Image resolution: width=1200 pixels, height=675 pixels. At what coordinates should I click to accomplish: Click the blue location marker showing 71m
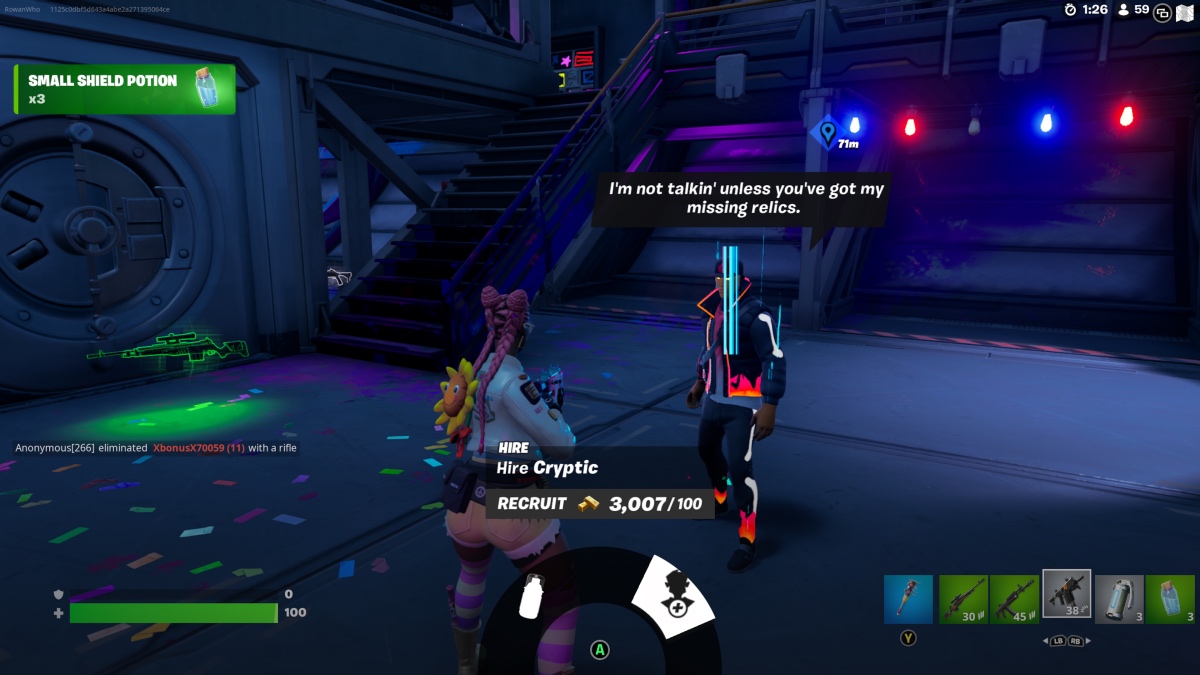828,131
